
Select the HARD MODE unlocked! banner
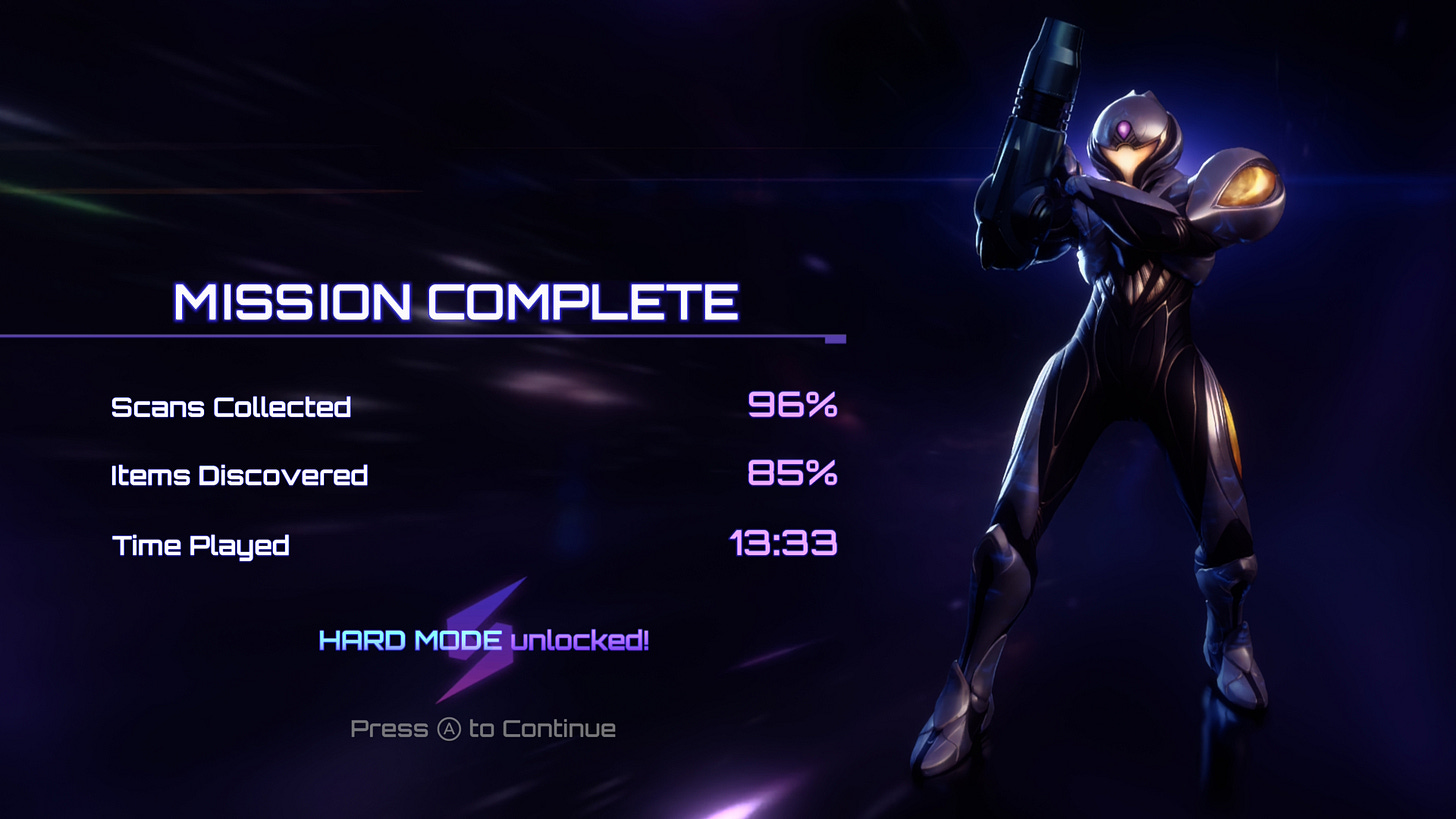483,640
